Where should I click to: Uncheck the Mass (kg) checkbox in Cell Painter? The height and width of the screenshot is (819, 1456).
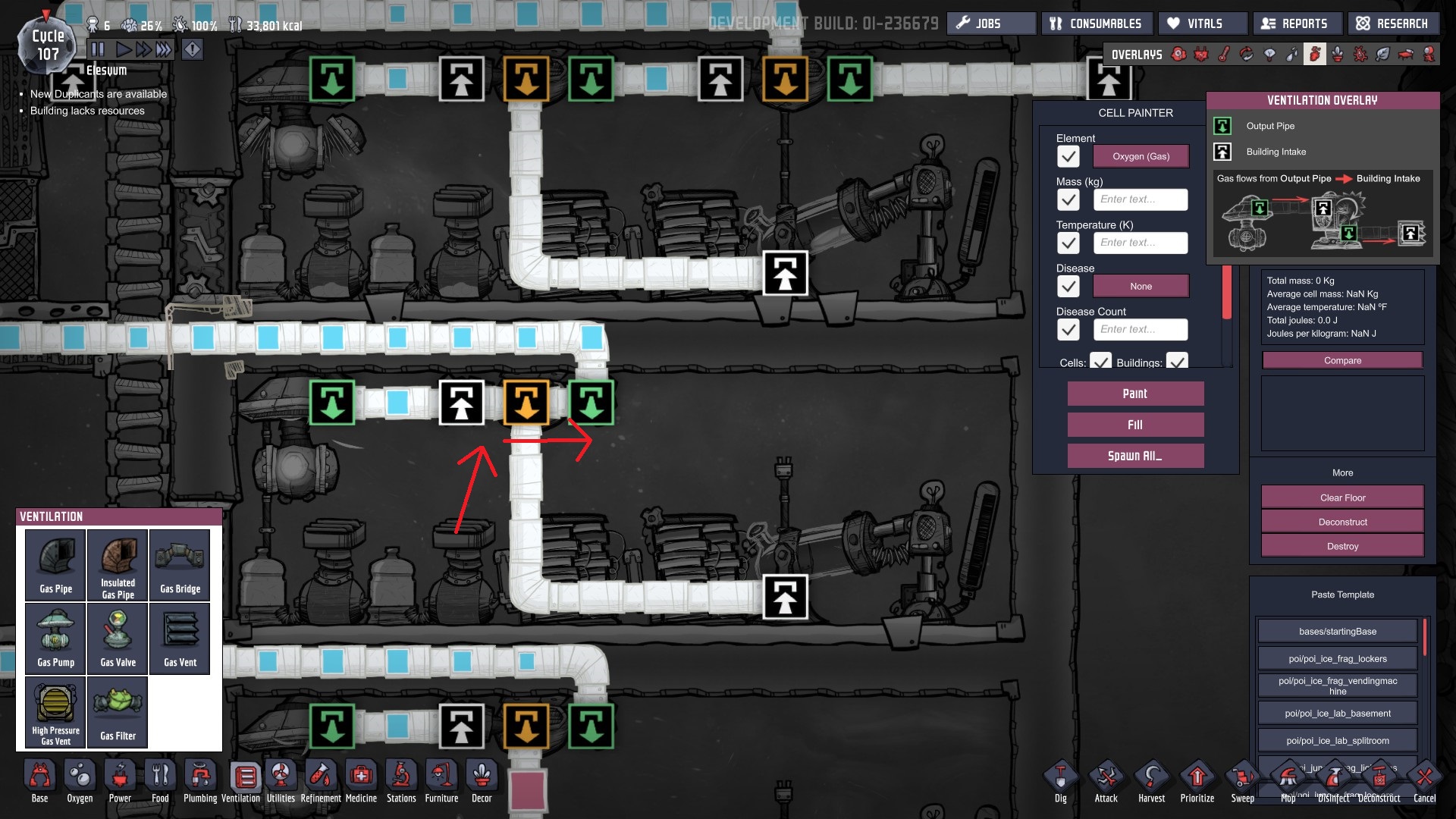click(x=1068, y=199)
